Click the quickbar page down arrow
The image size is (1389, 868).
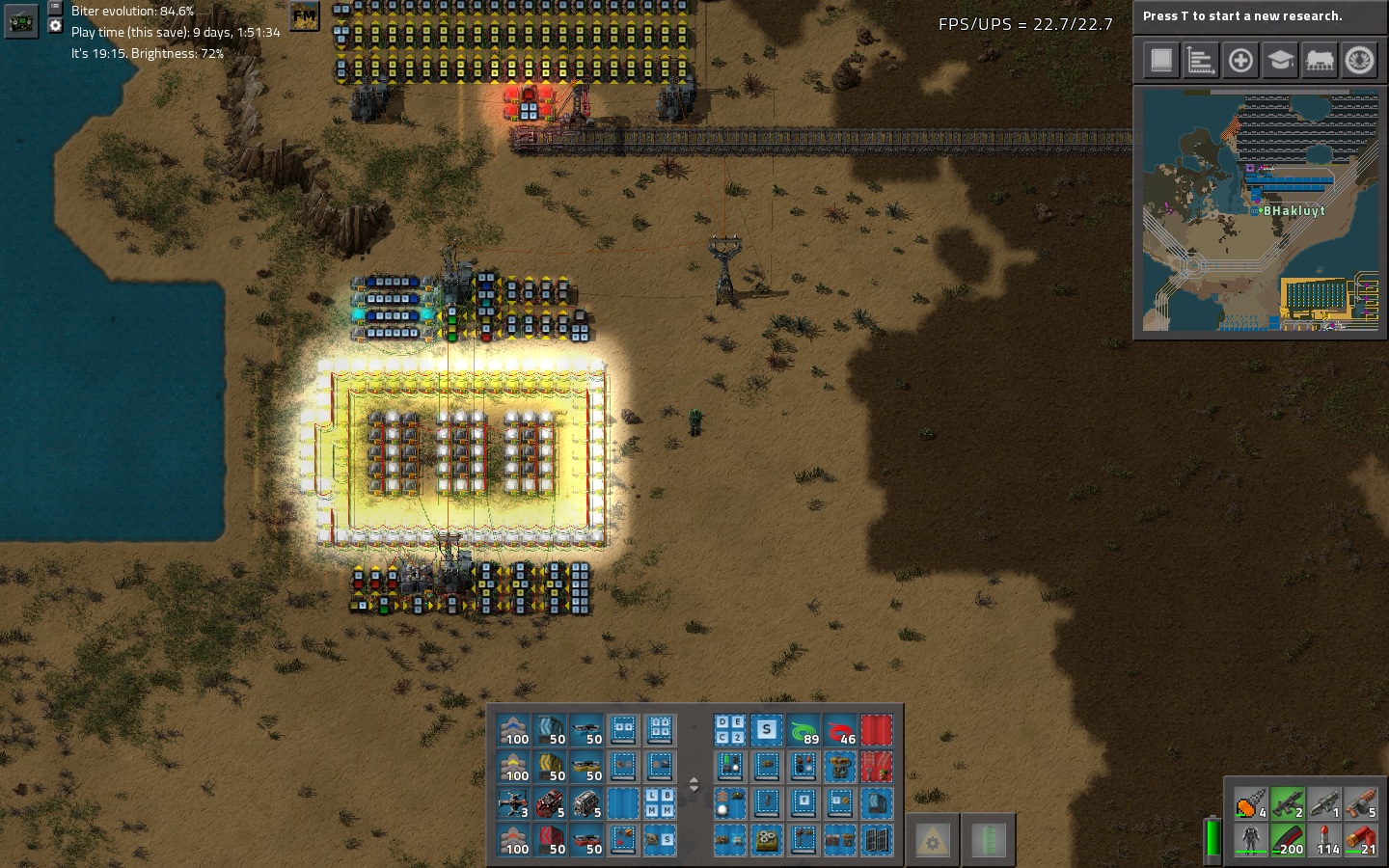694,788
